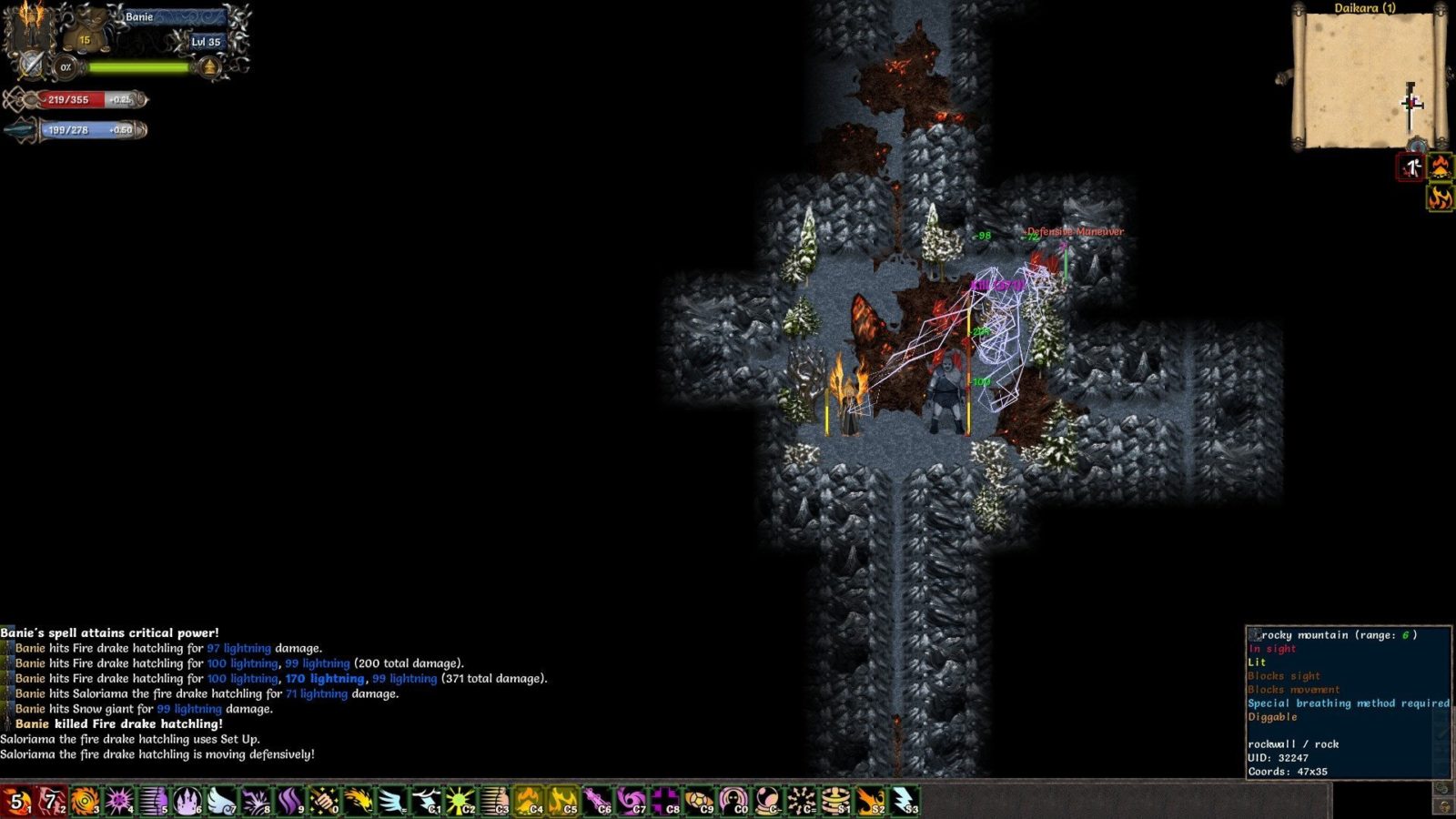The width and height of the screenshot is (1456, 819).
Task: Open Banie's character portrait
Action: tap(32, 27)
